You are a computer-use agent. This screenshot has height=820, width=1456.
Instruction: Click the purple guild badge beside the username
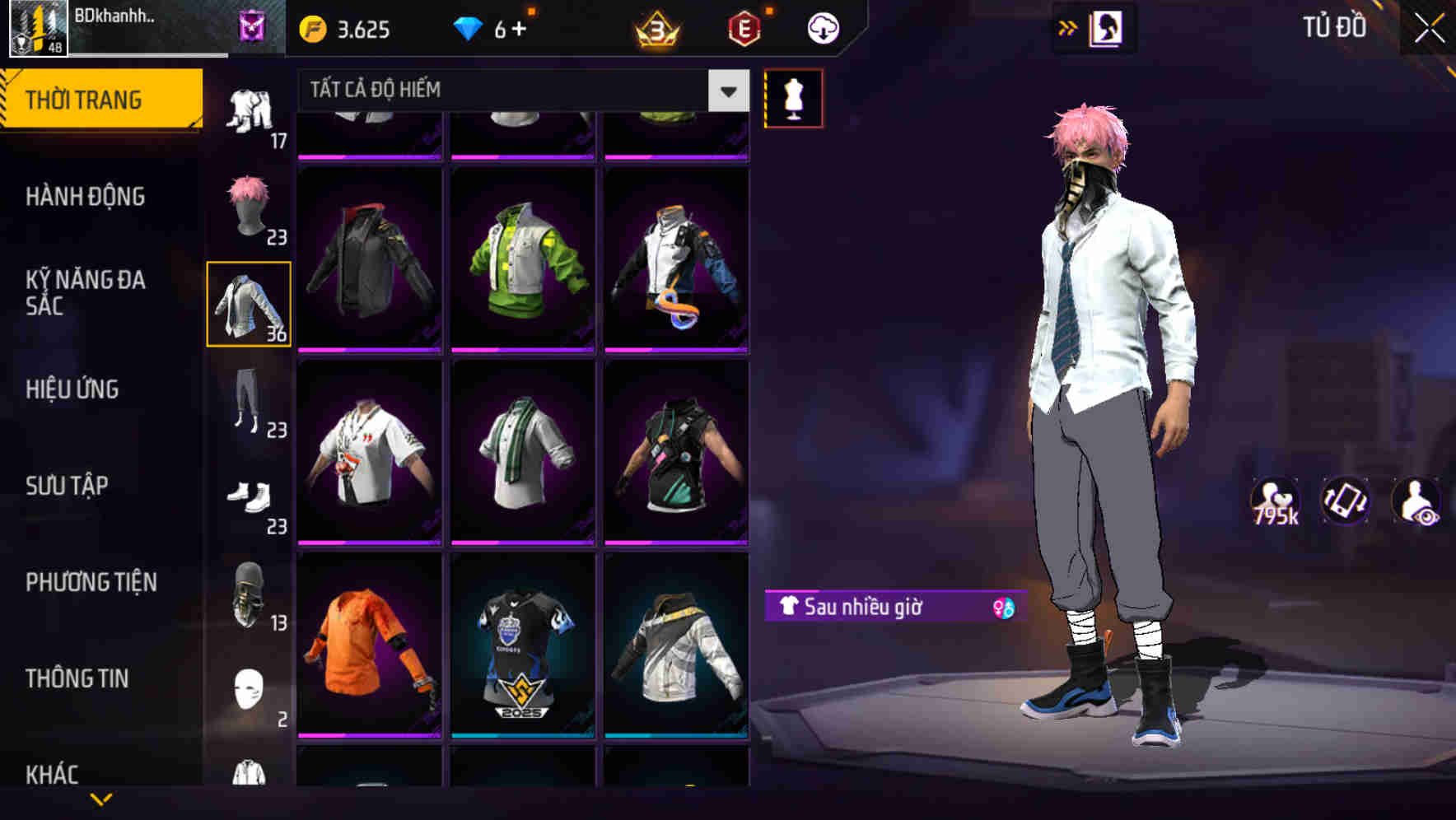251,27
